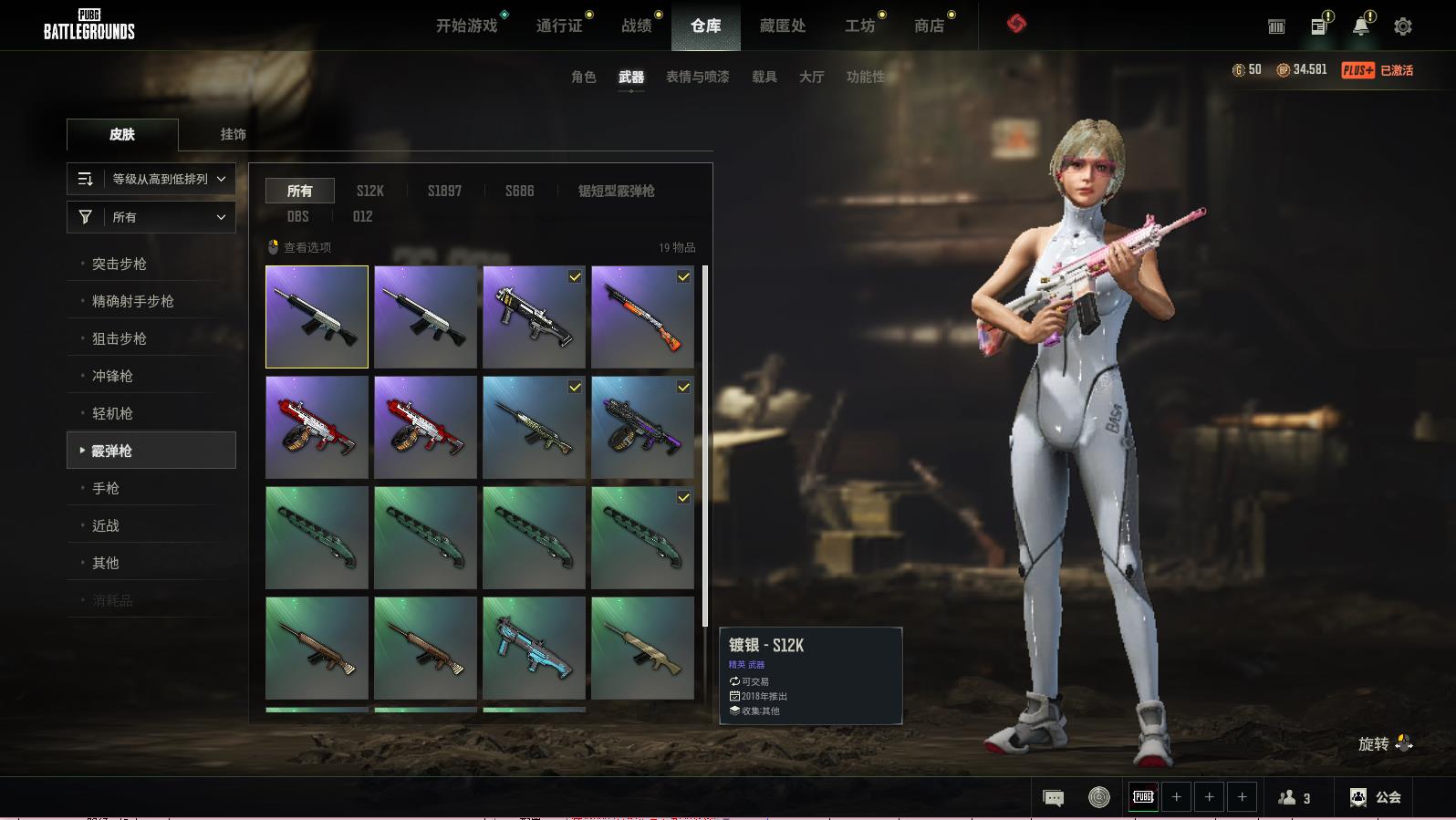Choose the 突击步枪 assault rifle category

pos(120,264)
